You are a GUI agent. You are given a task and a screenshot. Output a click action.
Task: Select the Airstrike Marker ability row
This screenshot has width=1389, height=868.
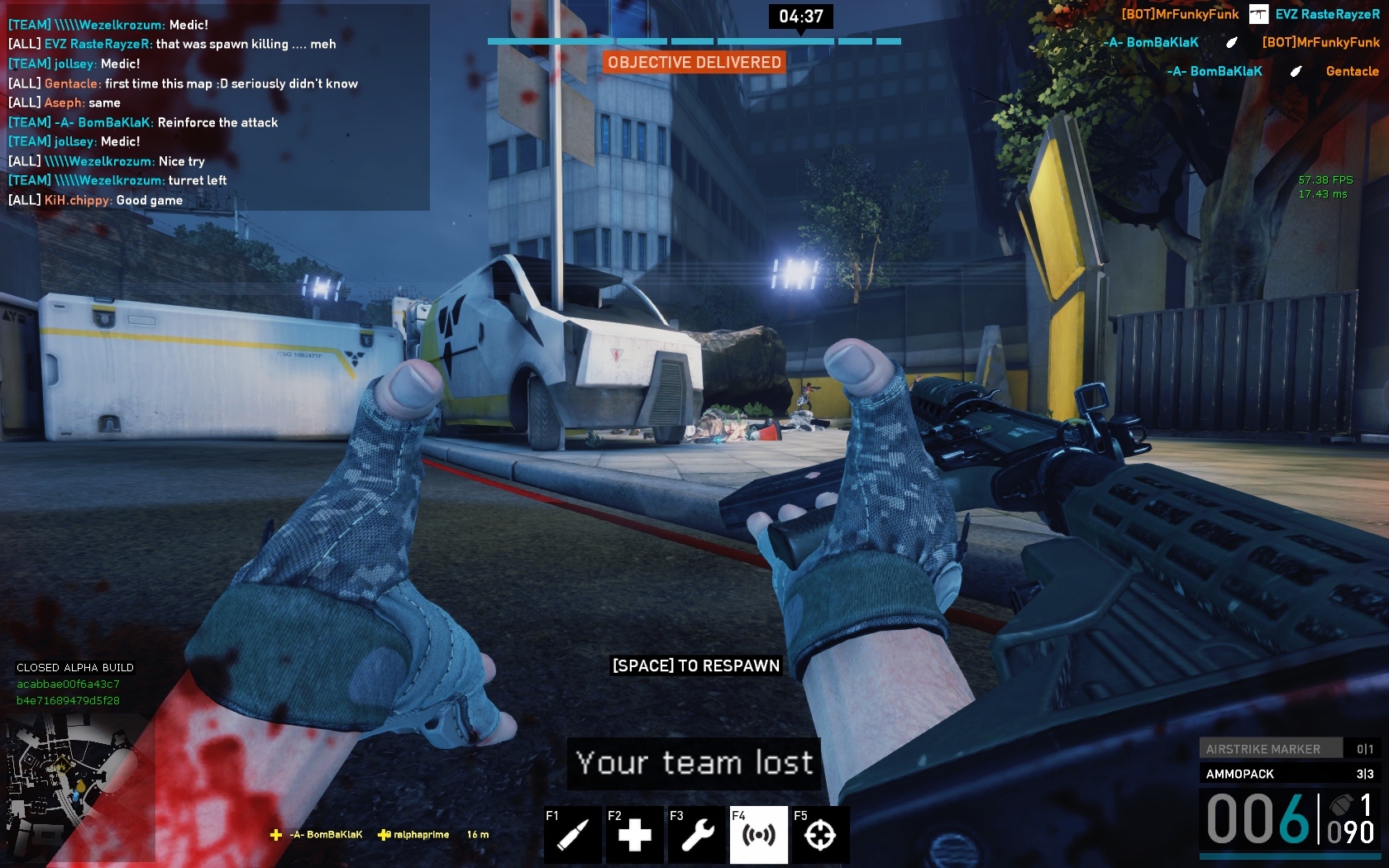1288,749
